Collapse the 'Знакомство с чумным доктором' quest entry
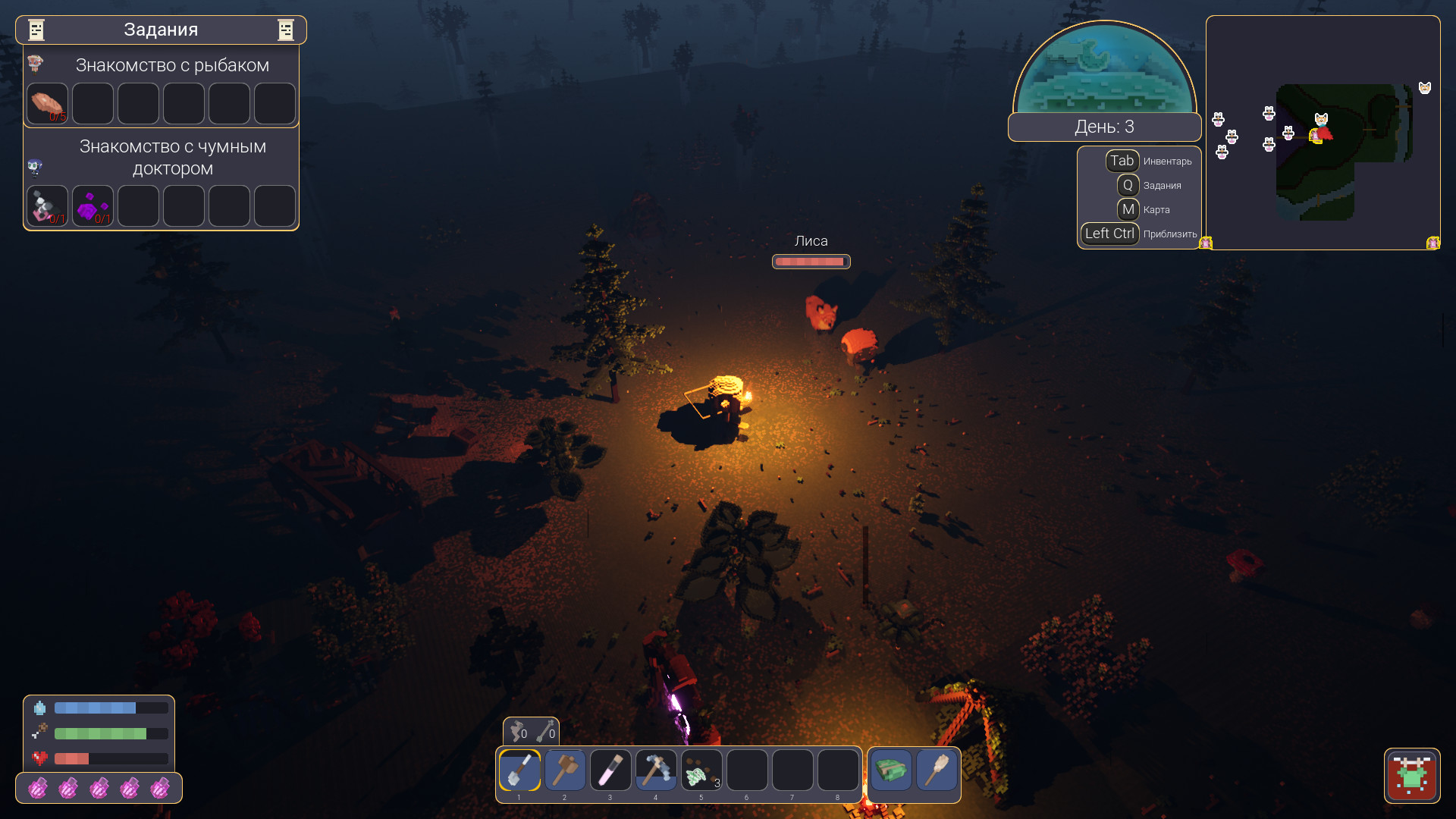This screenshot has width=1456, height=819. (174, 157)
